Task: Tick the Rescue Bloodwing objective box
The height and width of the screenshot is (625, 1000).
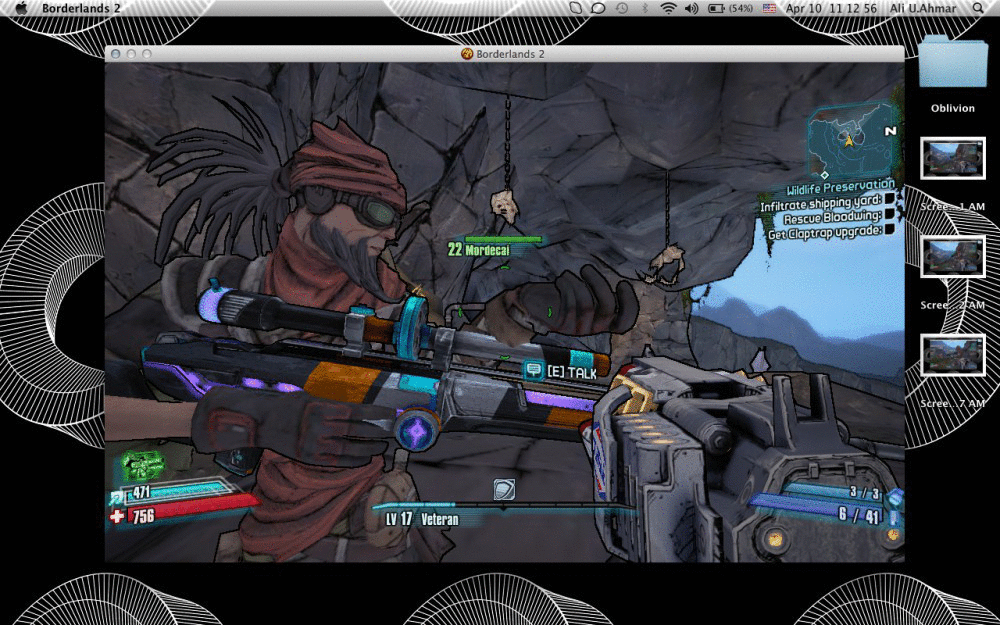Action: 889,216
